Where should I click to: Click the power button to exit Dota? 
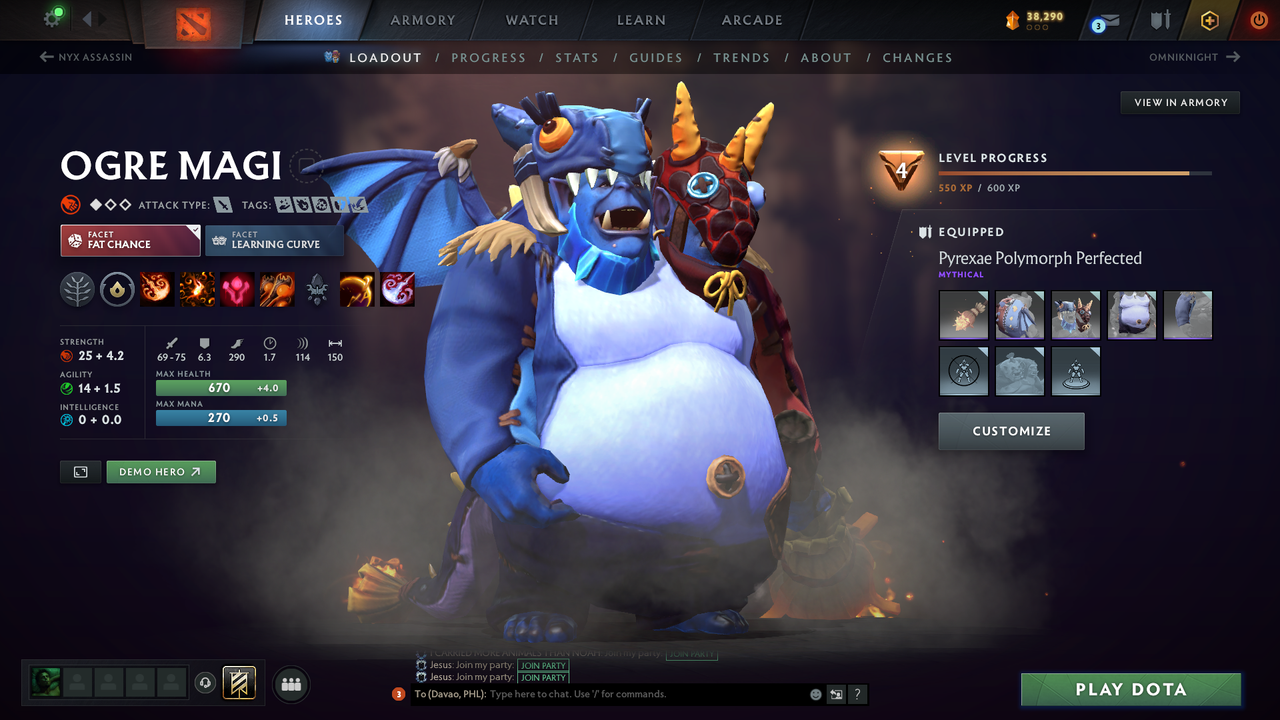click(x=1257, y=20)
